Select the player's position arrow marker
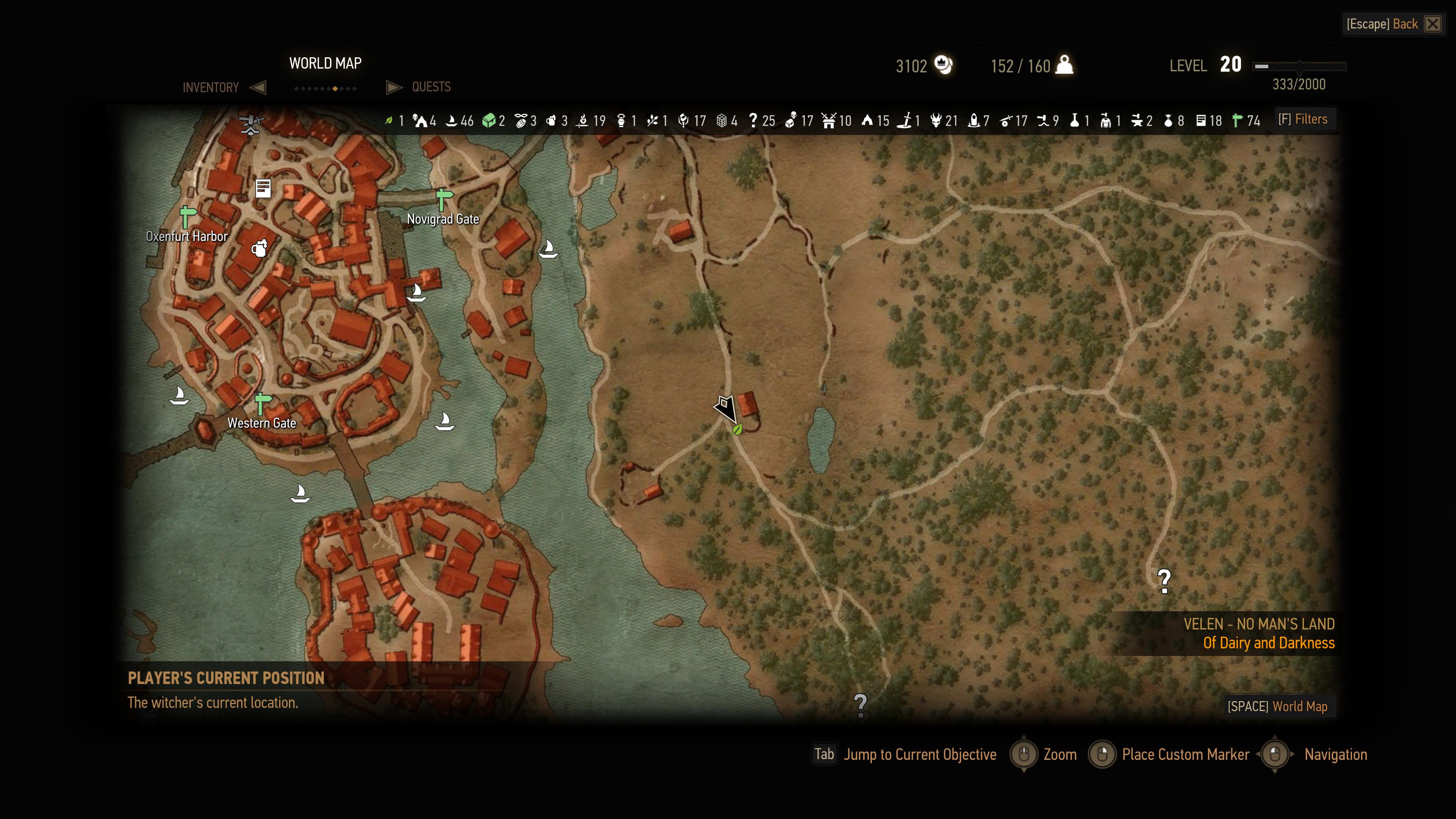 click(725, 408)
